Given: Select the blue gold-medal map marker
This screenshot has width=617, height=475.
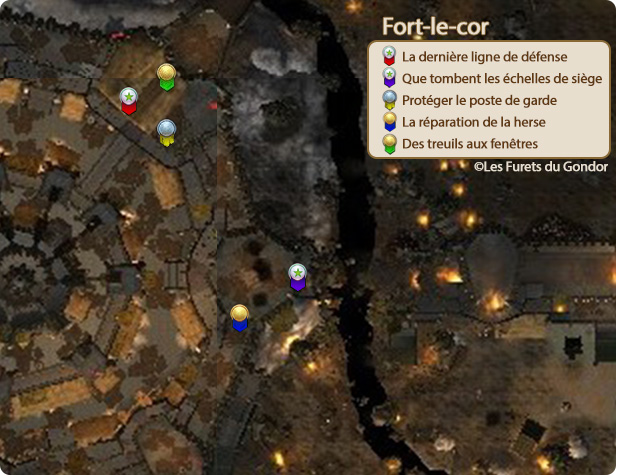Looking at the screenshot, I should [239, 317].
